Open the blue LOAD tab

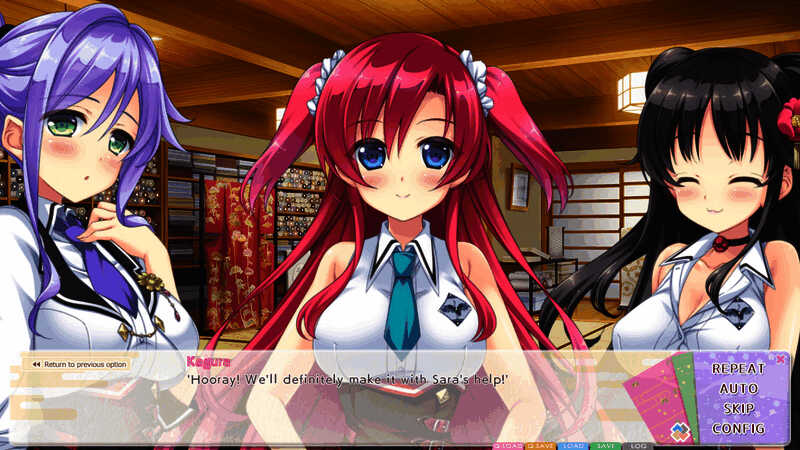click(573, 445)
